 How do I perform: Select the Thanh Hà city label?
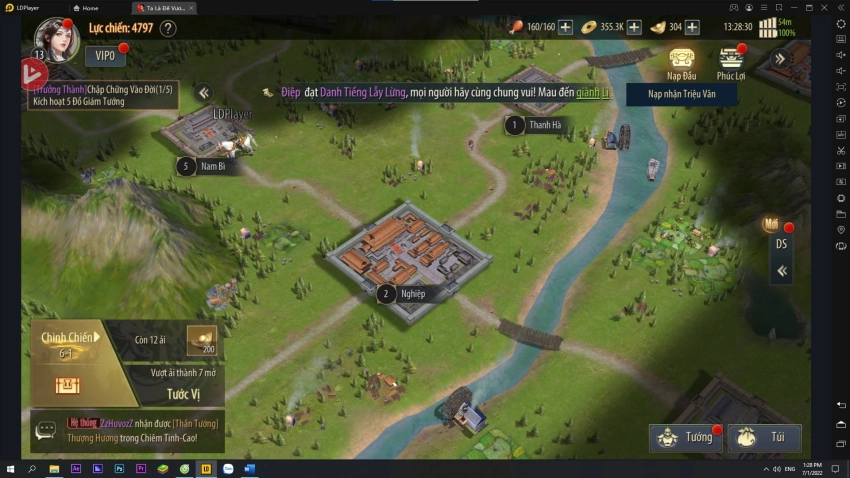coord(545,125)
